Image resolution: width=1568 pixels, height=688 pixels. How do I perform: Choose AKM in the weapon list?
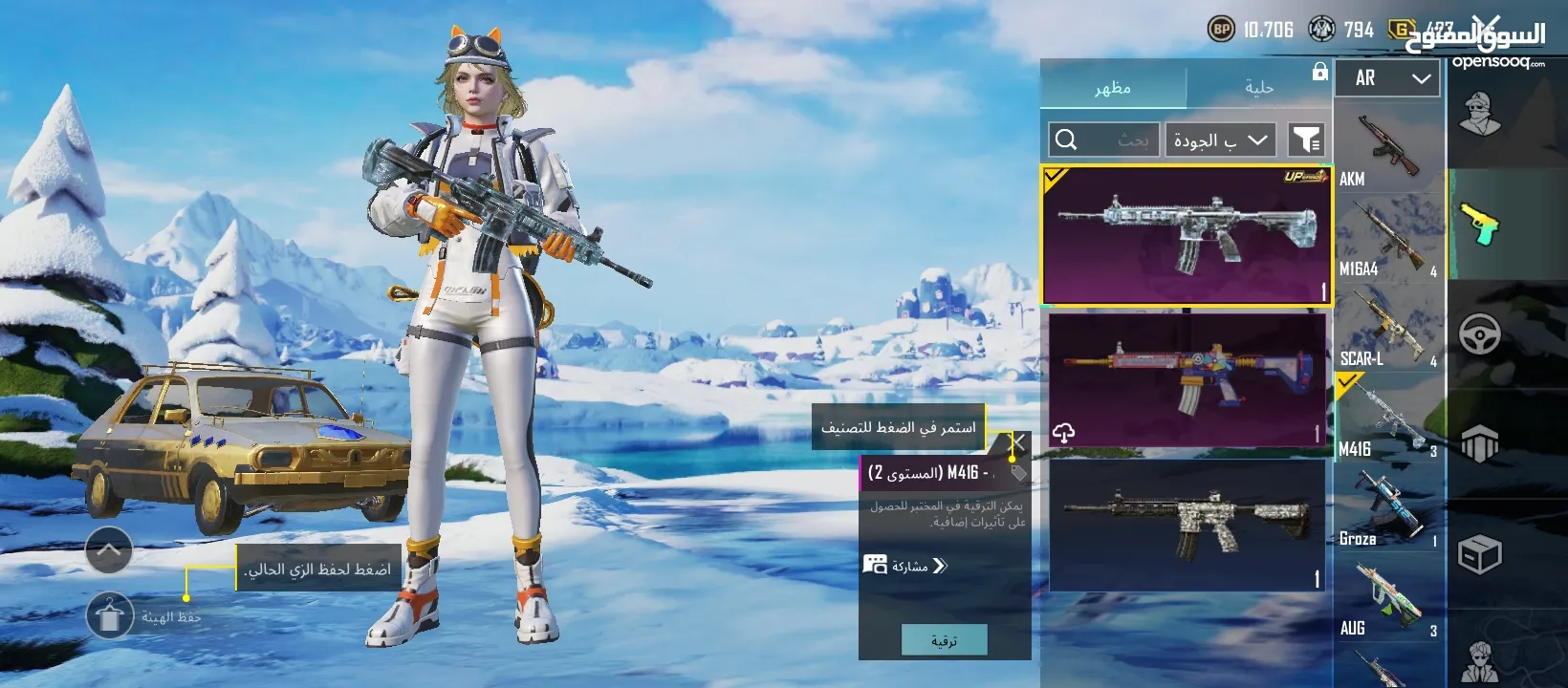point(1387,148)
